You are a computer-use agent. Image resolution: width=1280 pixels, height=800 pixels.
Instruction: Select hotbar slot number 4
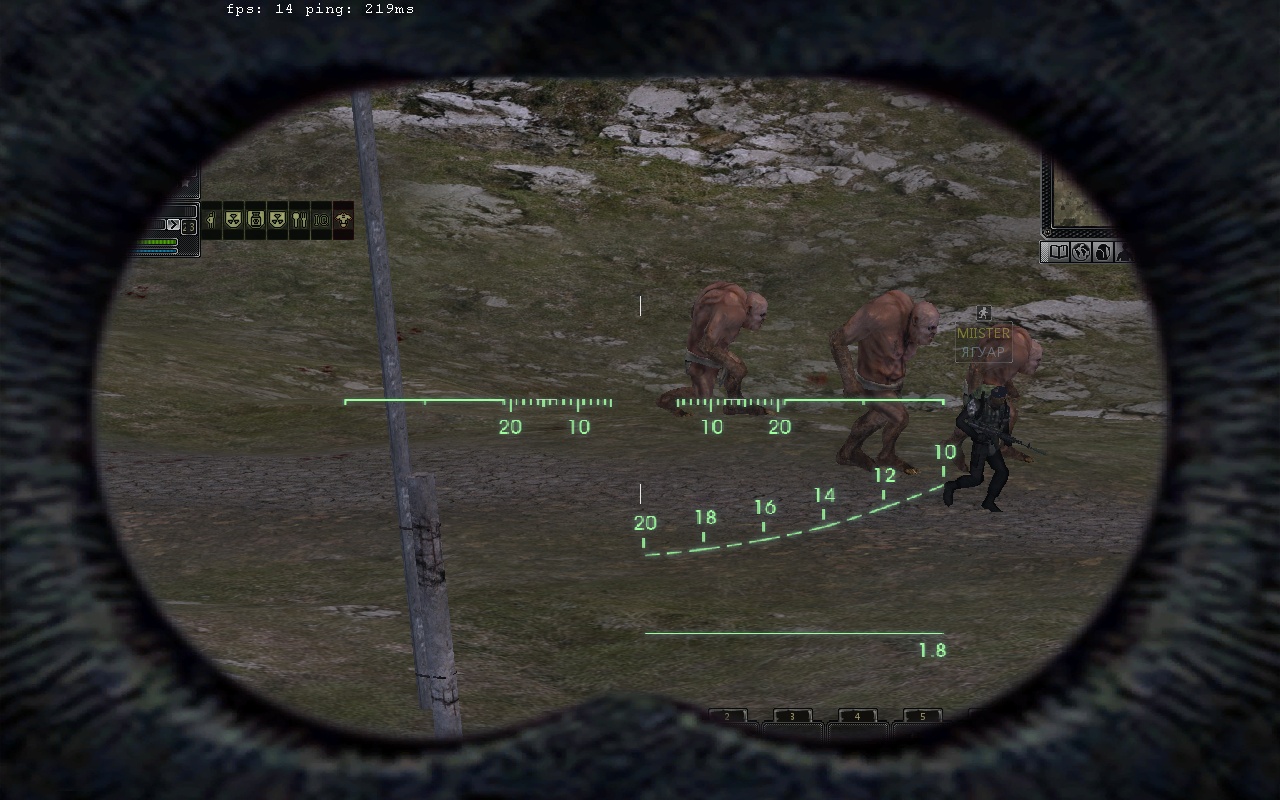pos(857,717)
